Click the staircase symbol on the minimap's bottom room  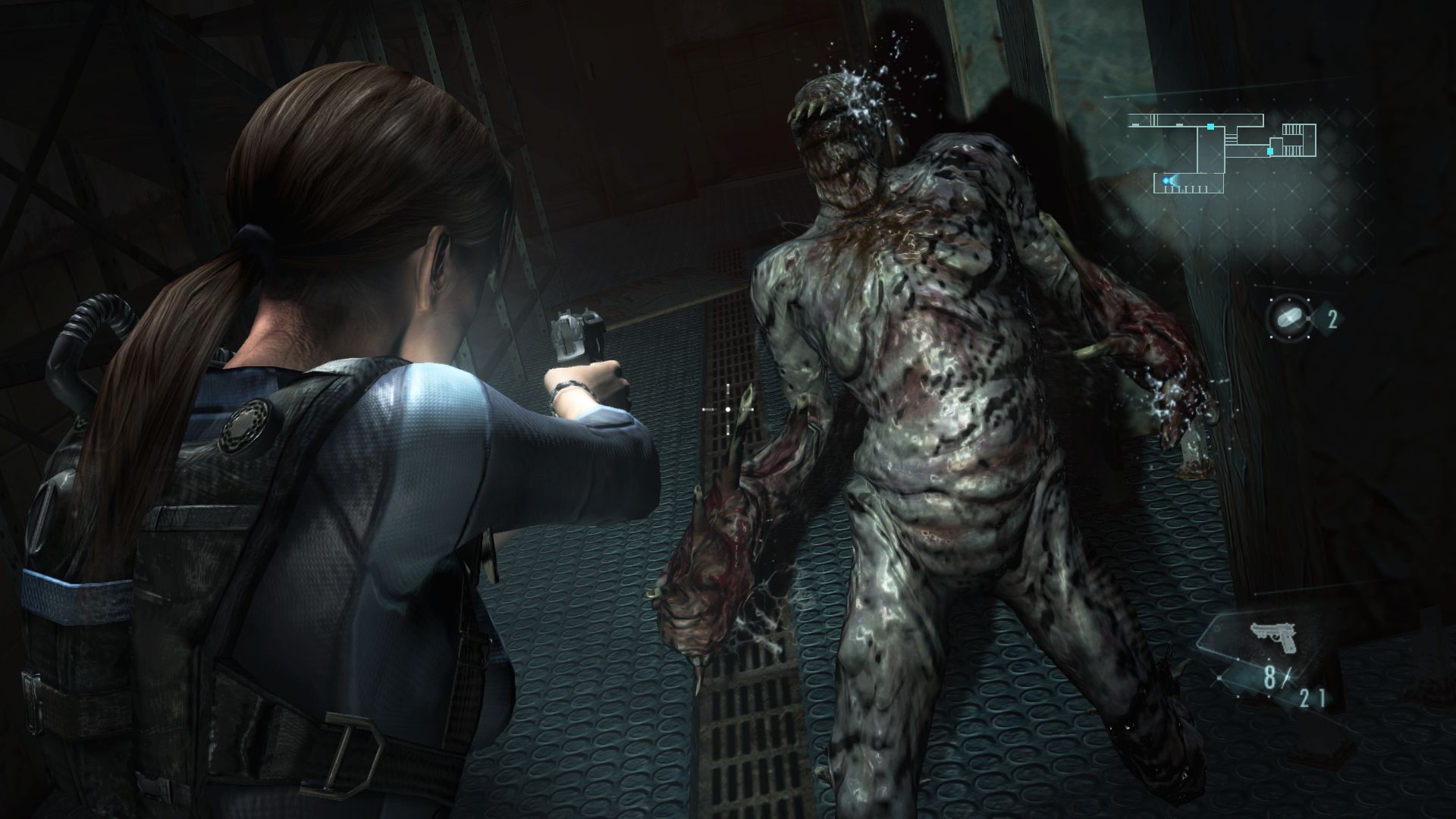tap(1187, 190)
